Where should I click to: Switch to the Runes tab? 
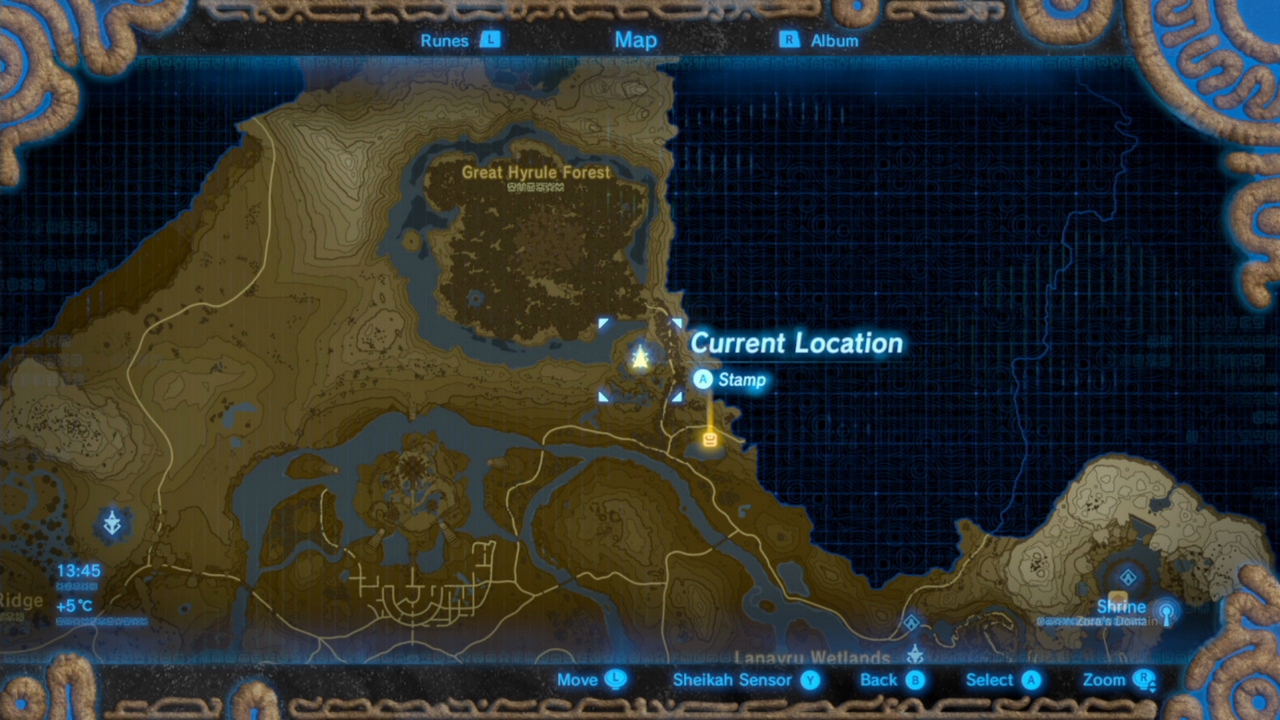[459, 41]
